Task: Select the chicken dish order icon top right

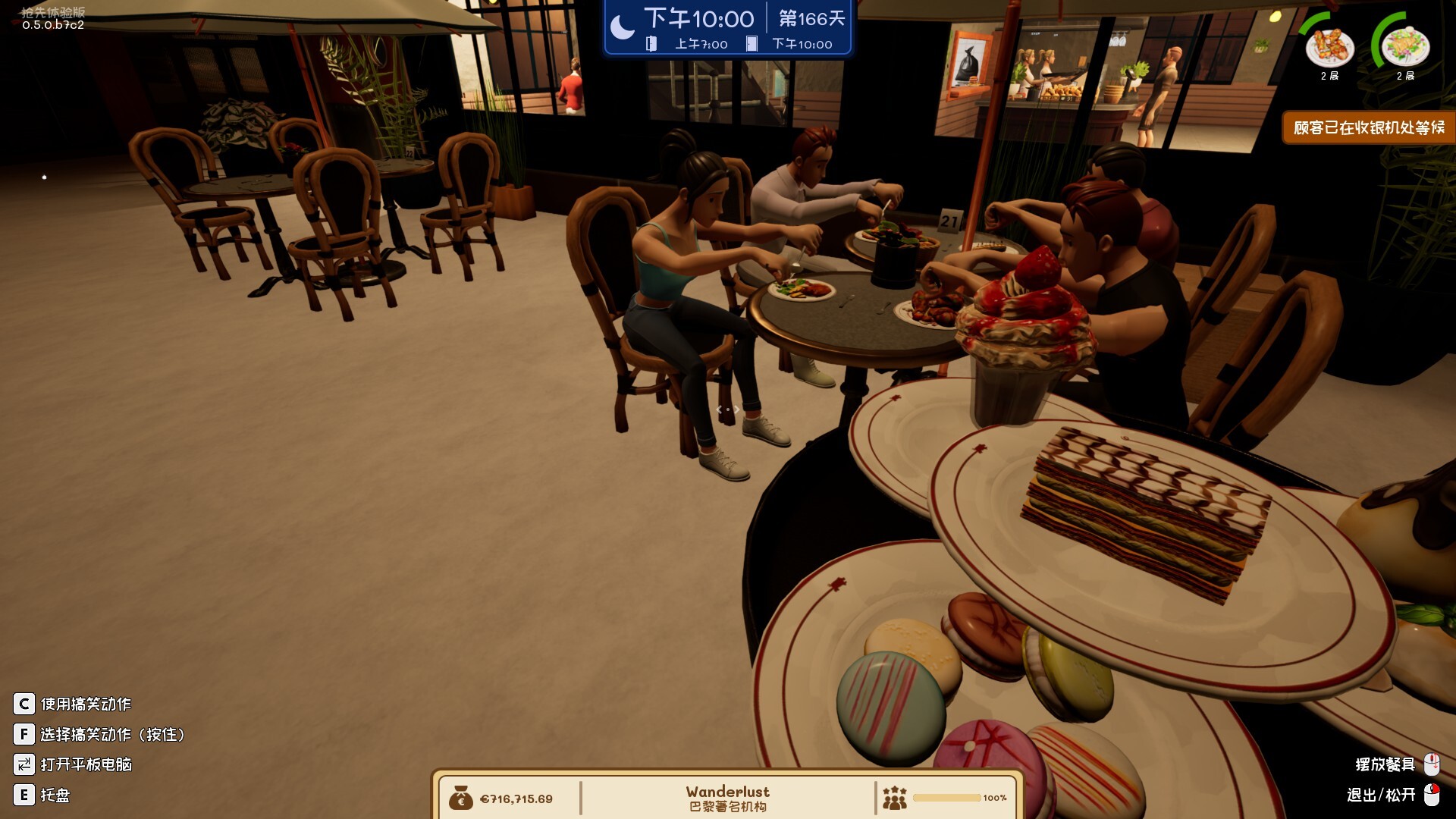Action: pyautogui.click(x=1330, y=49)
